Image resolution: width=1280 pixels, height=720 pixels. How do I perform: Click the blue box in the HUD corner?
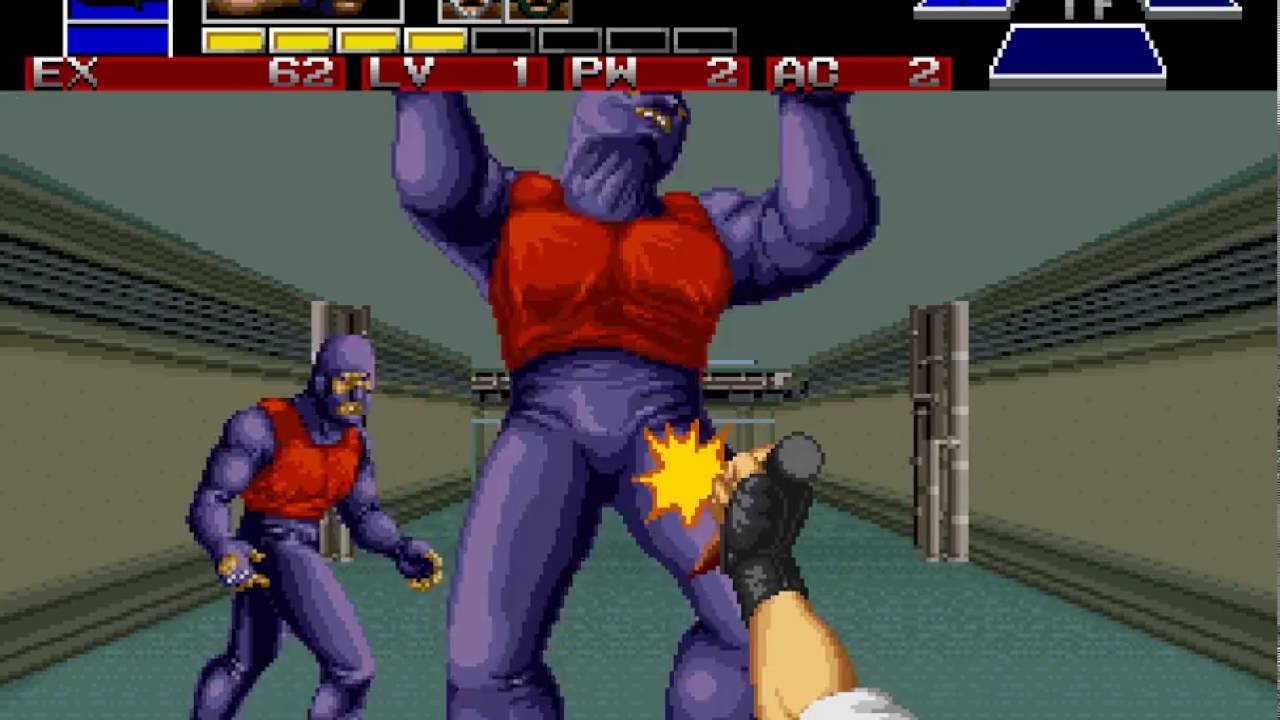118,27
